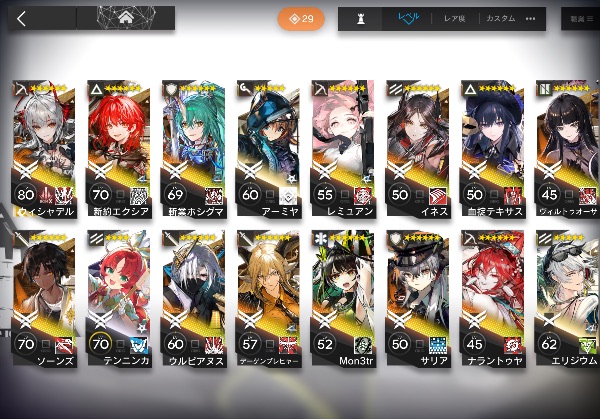Screen dimensions: 600x419
Task: Pick the operator card テンニンカ
Action: 119,295
